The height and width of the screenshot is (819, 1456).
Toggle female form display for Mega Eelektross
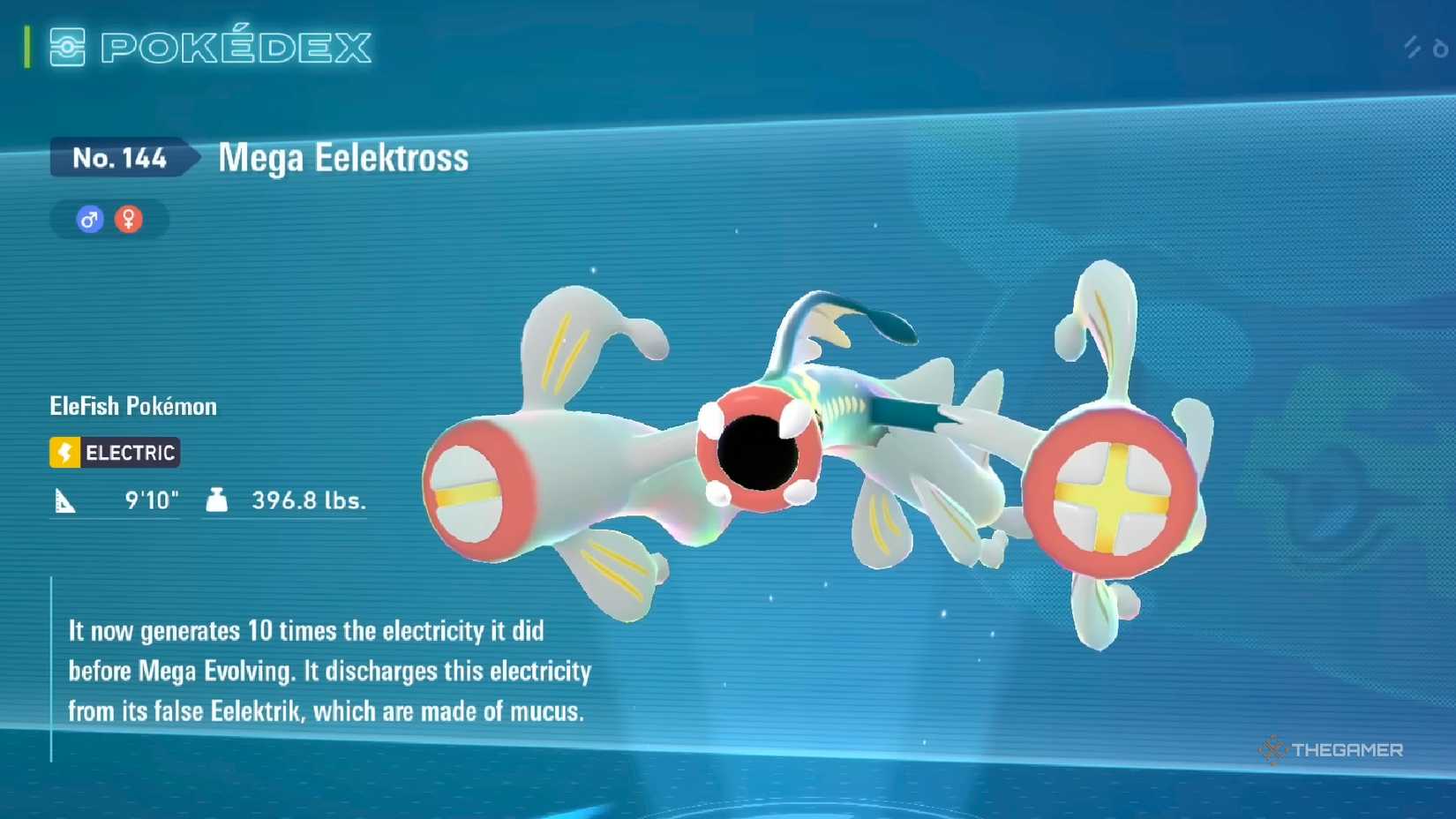click(127, 219)
